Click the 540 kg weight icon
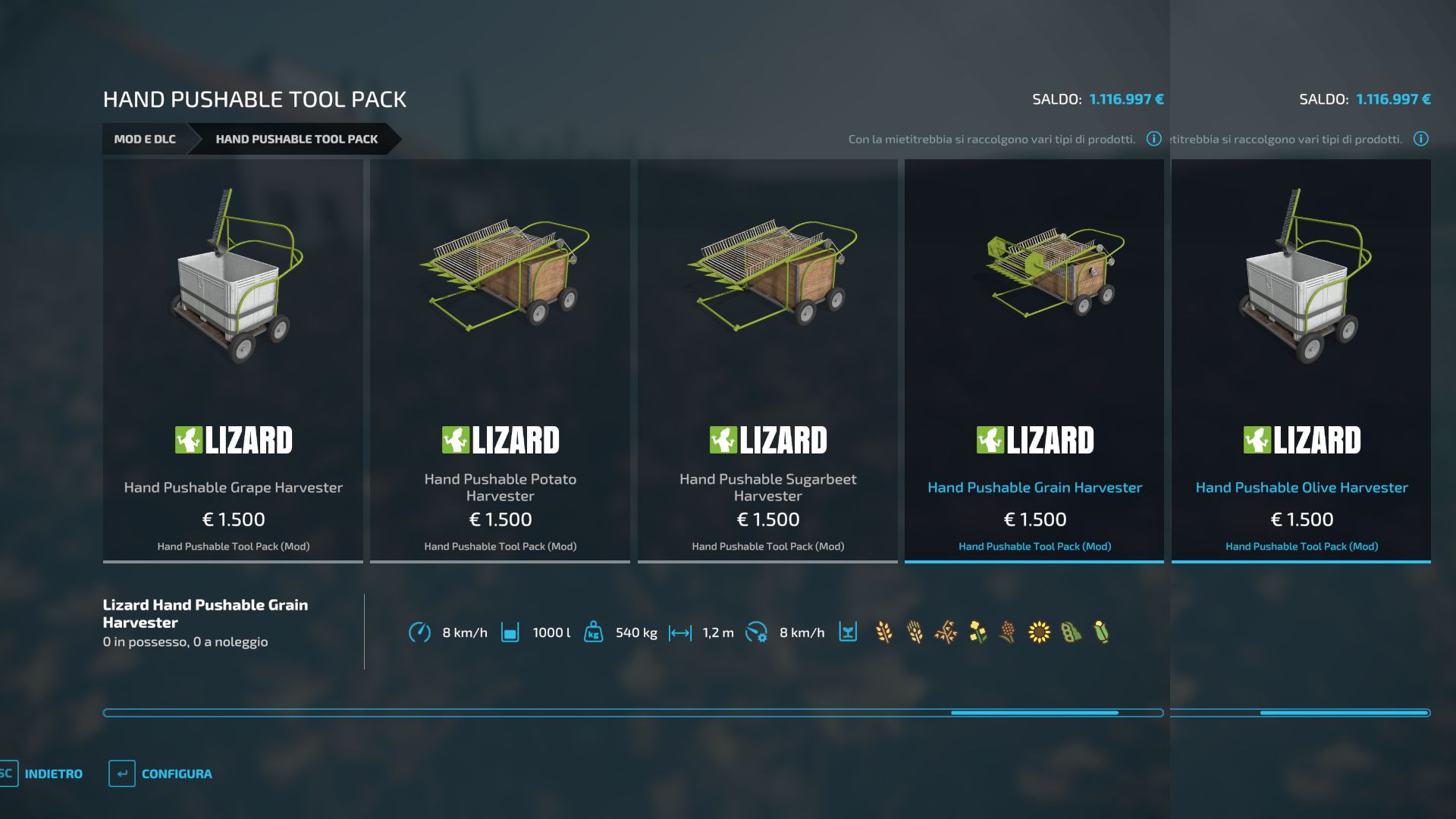 (595, 631)
